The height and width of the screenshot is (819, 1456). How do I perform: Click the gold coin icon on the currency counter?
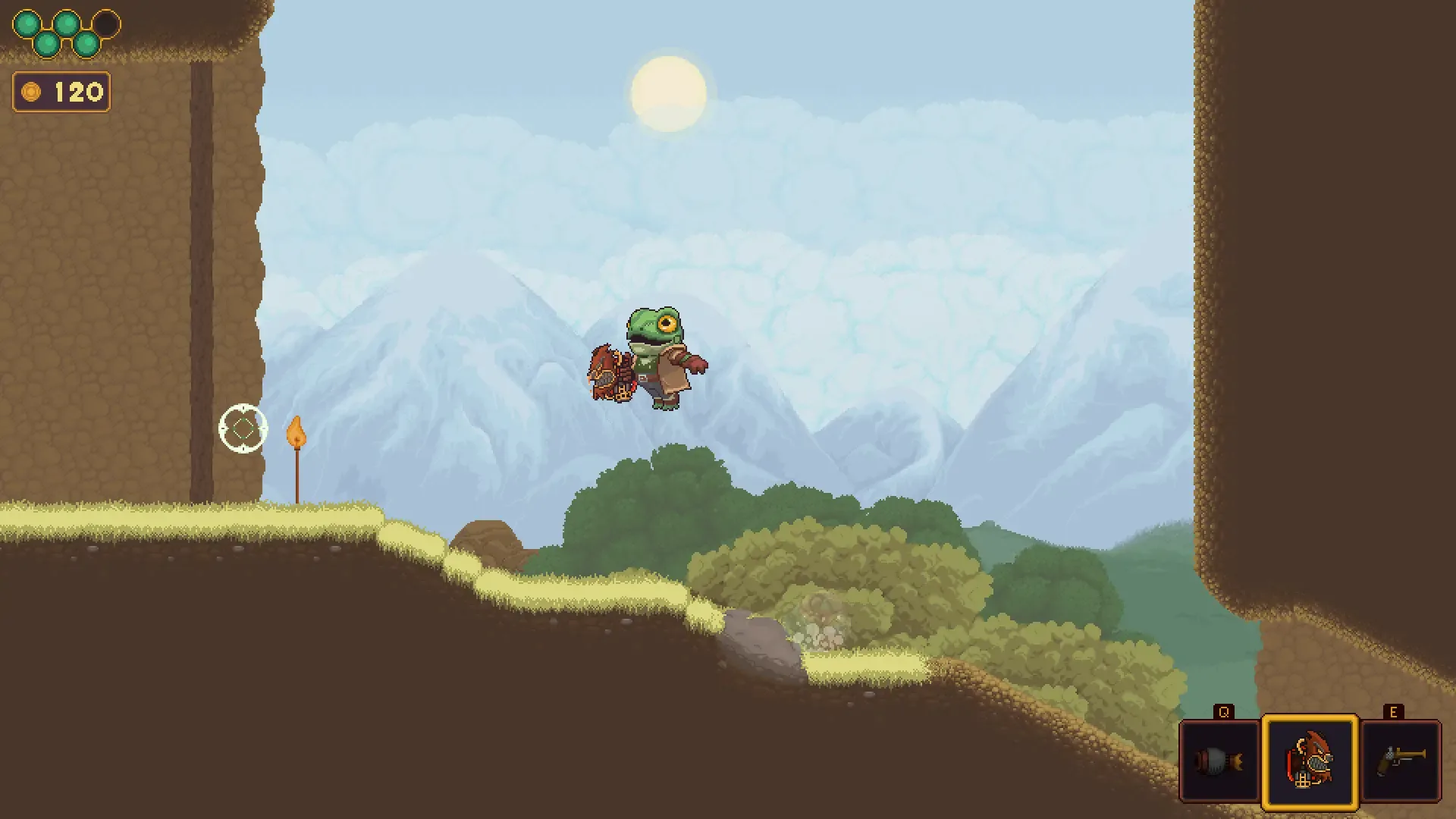(30, 93)
